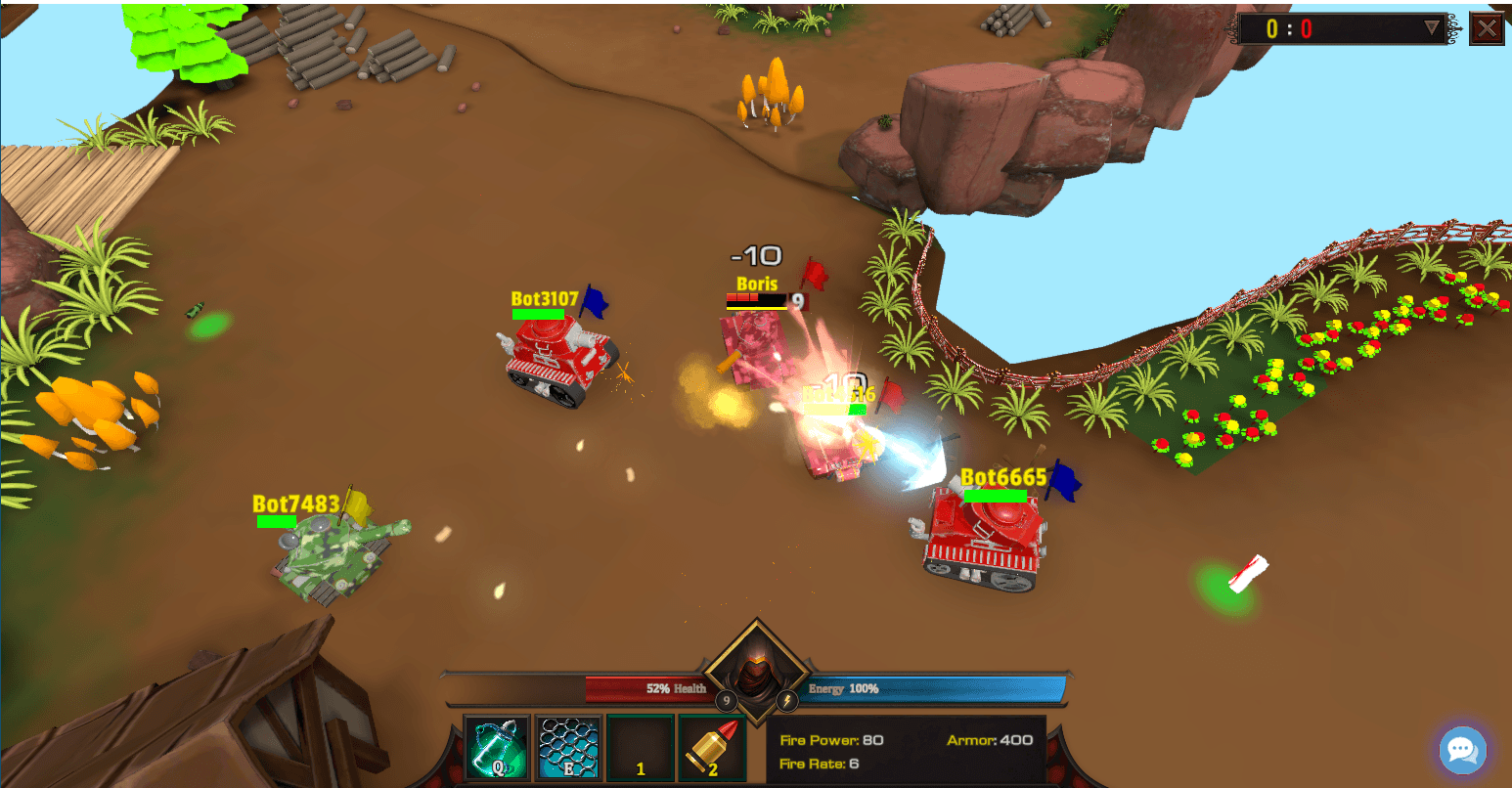Click the hooded character portrait
1512x788 pixels.
[x=755, y=672]
